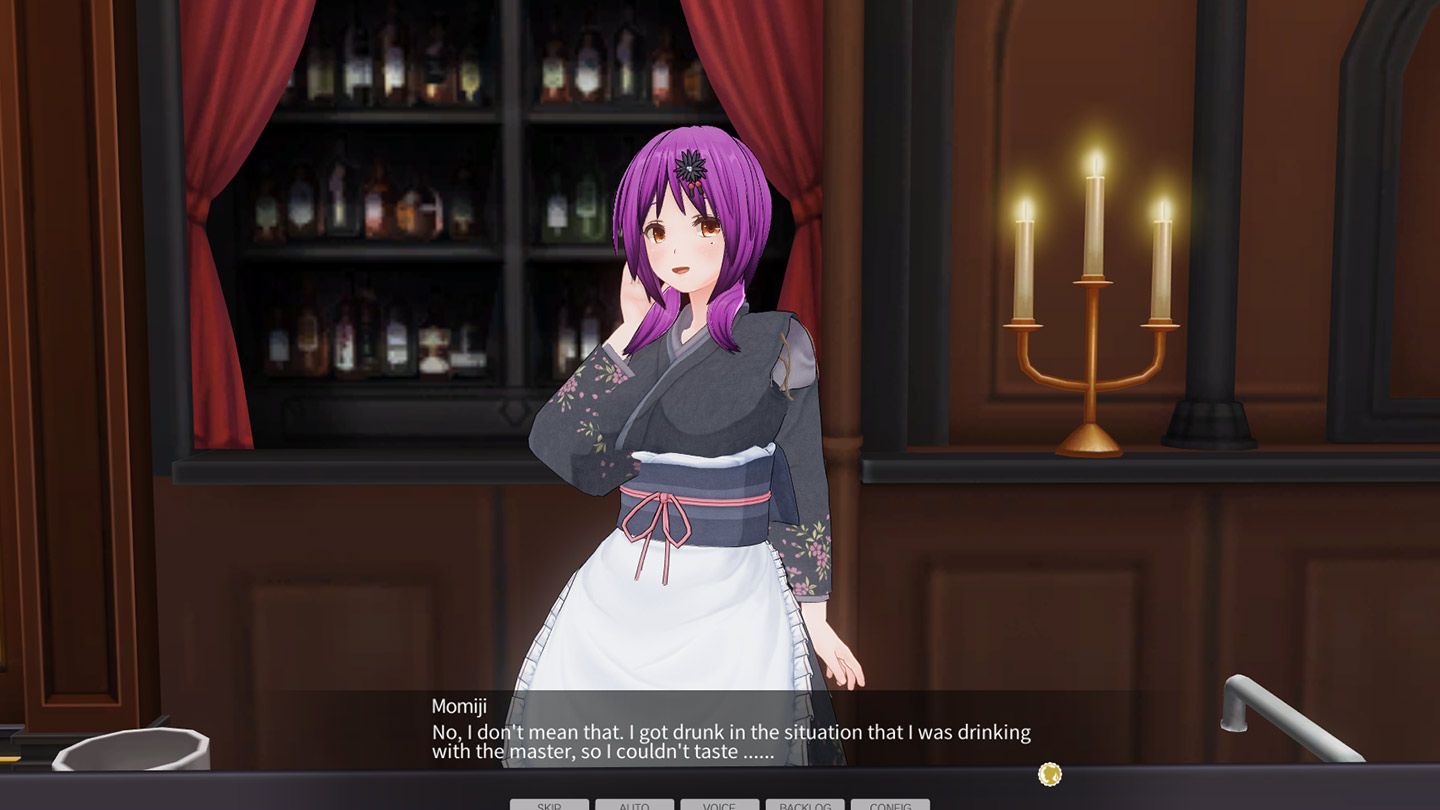Screen dimensions: 1440x810
Task: Replay the line with the VOICE button
Action: (x=719, y=804)
